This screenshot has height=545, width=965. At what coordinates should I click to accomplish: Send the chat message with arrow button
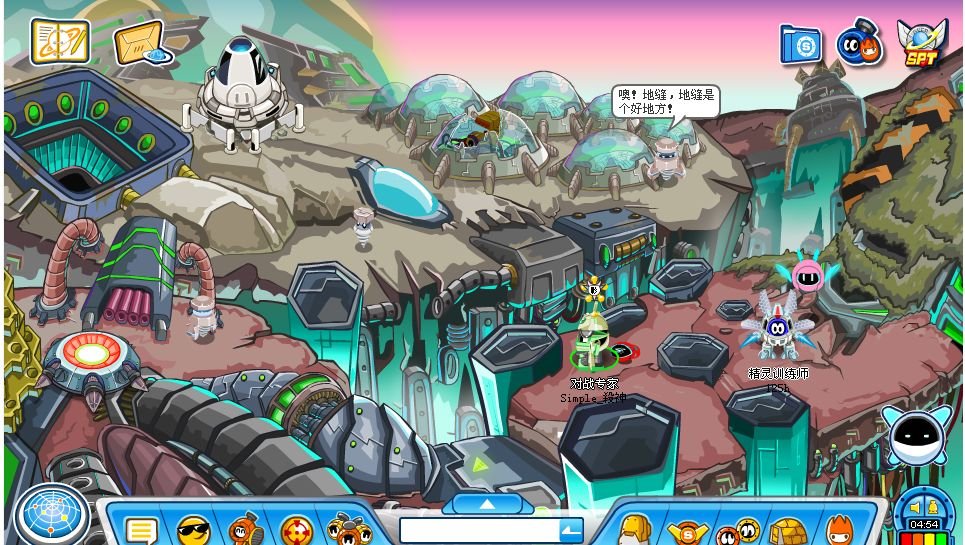[571, 530]
